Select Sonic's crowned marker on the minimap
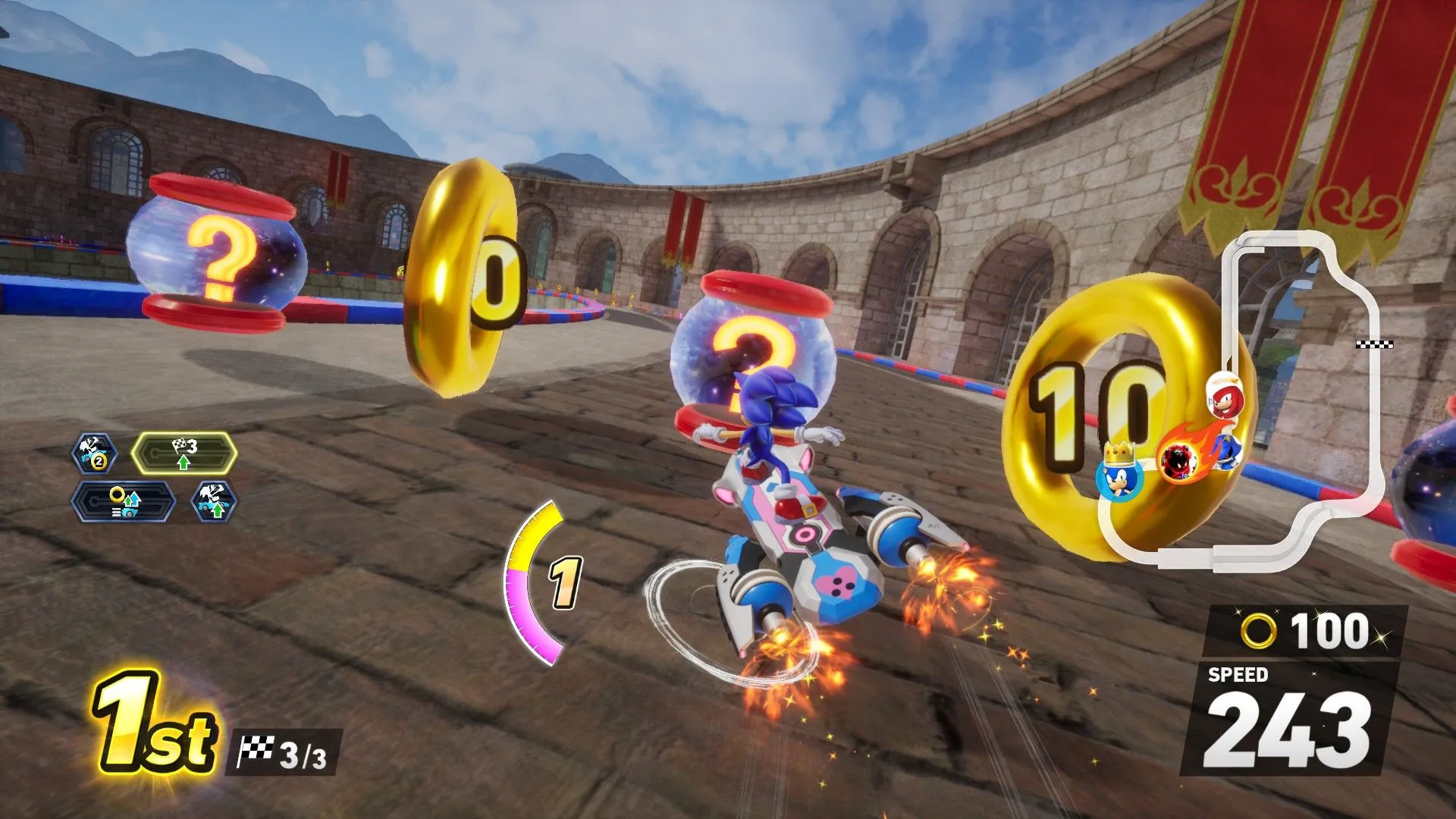 pos(1119,475)
